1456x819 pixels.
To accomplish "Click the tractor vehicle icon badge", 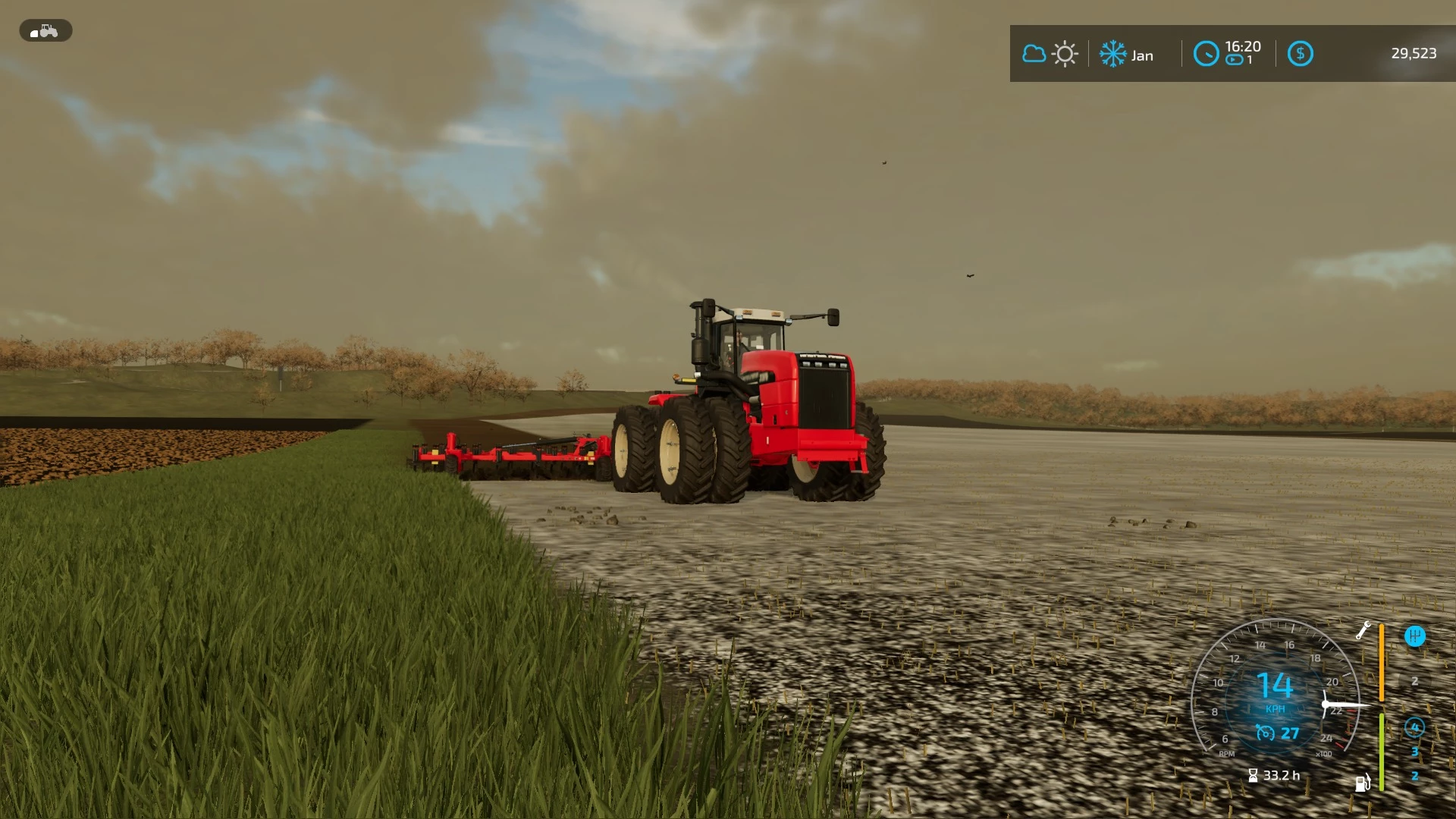I will coord(45,31).
